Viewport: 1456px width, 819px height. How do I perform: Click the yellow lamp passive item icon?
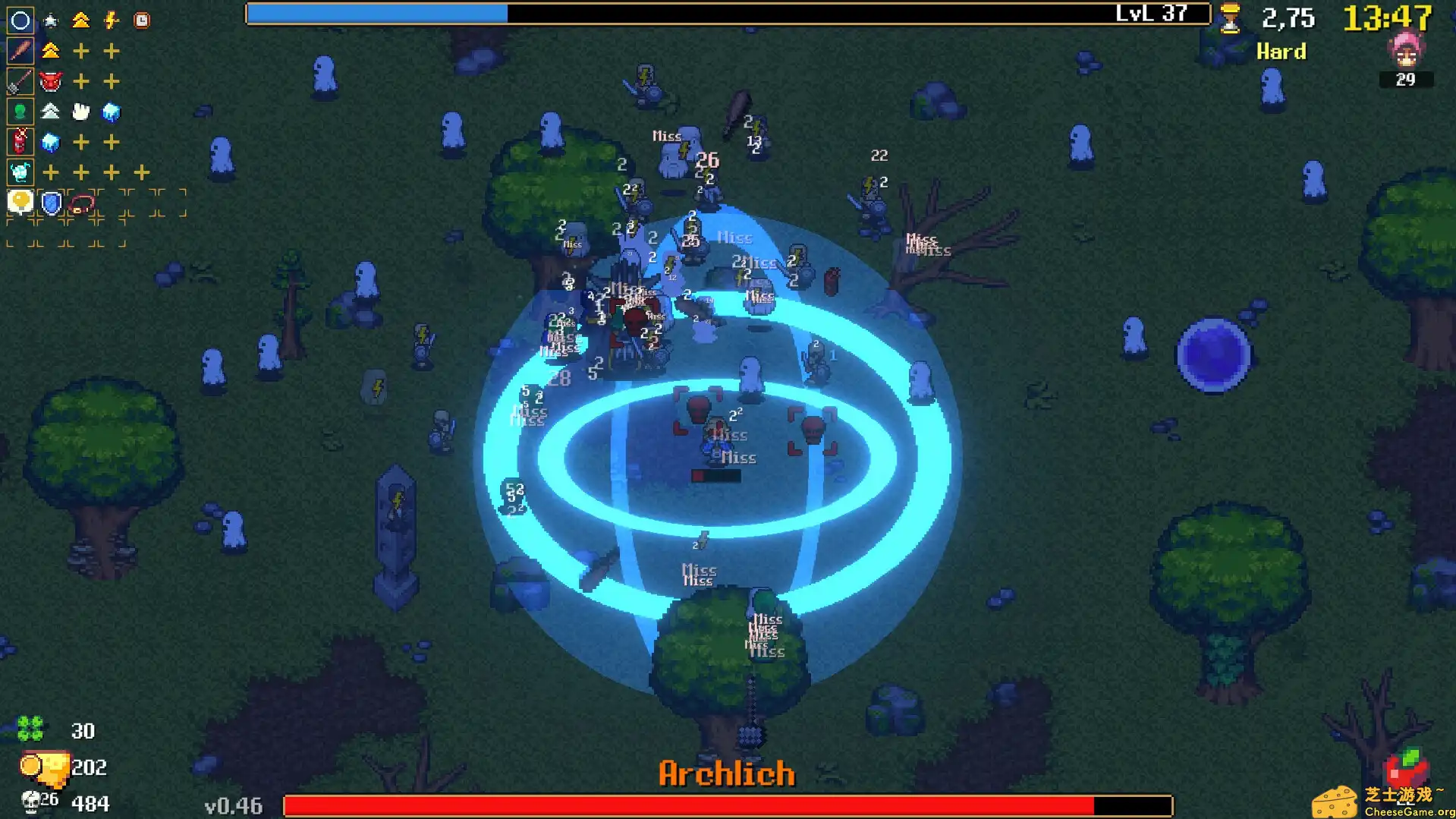19,202
